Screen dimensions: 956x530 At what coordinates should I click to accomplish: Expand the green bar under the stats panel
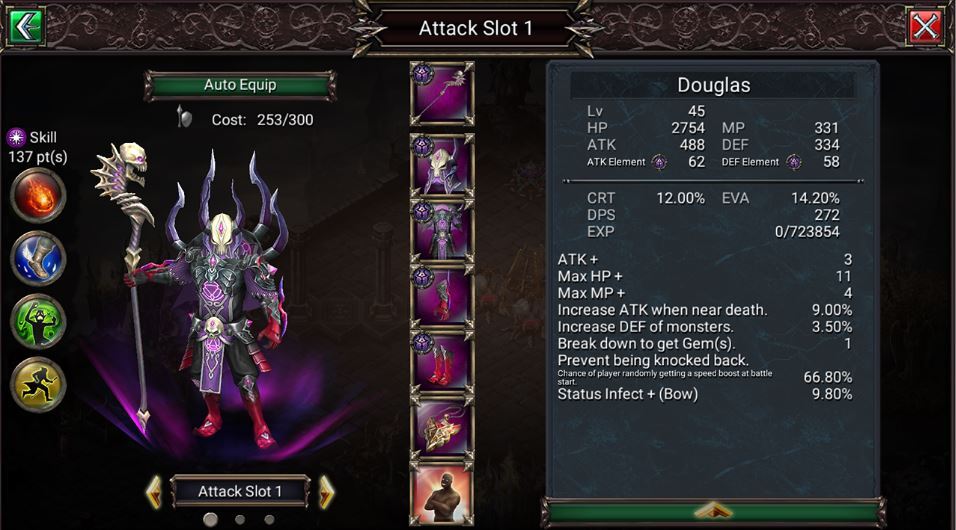[x=713, y=510]
